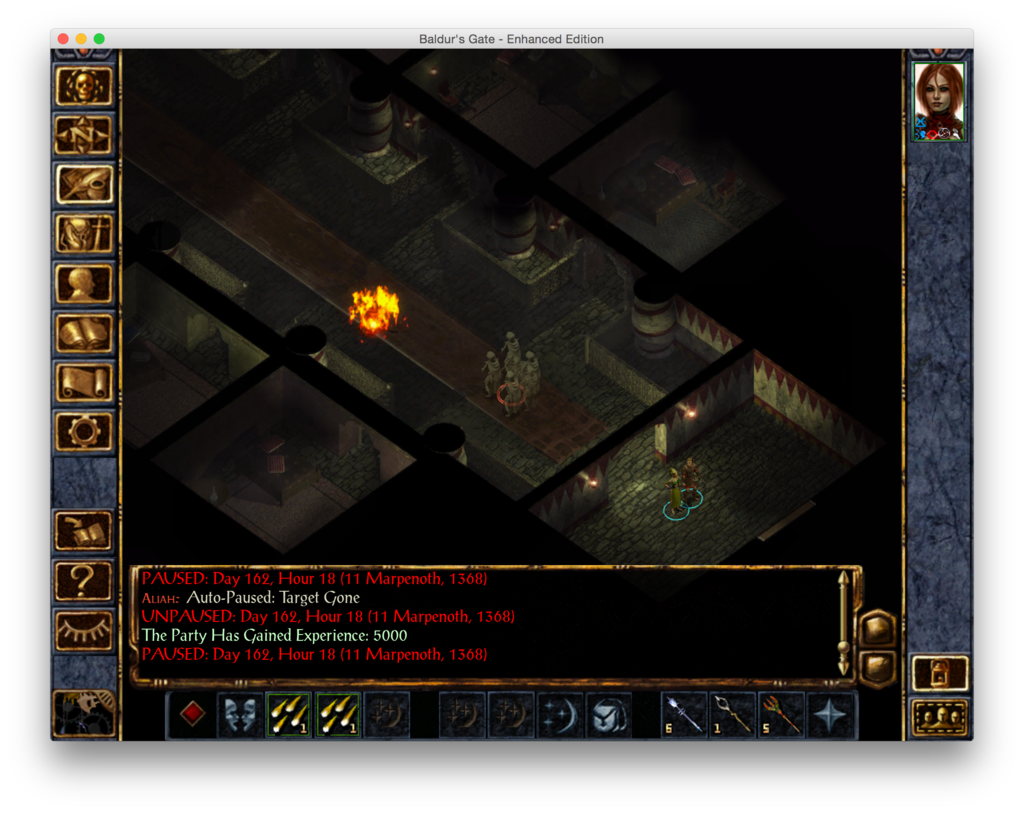Toggle the closed-eye hide interface button
This screenshot has width=1024, height=813.
(84, 628)
